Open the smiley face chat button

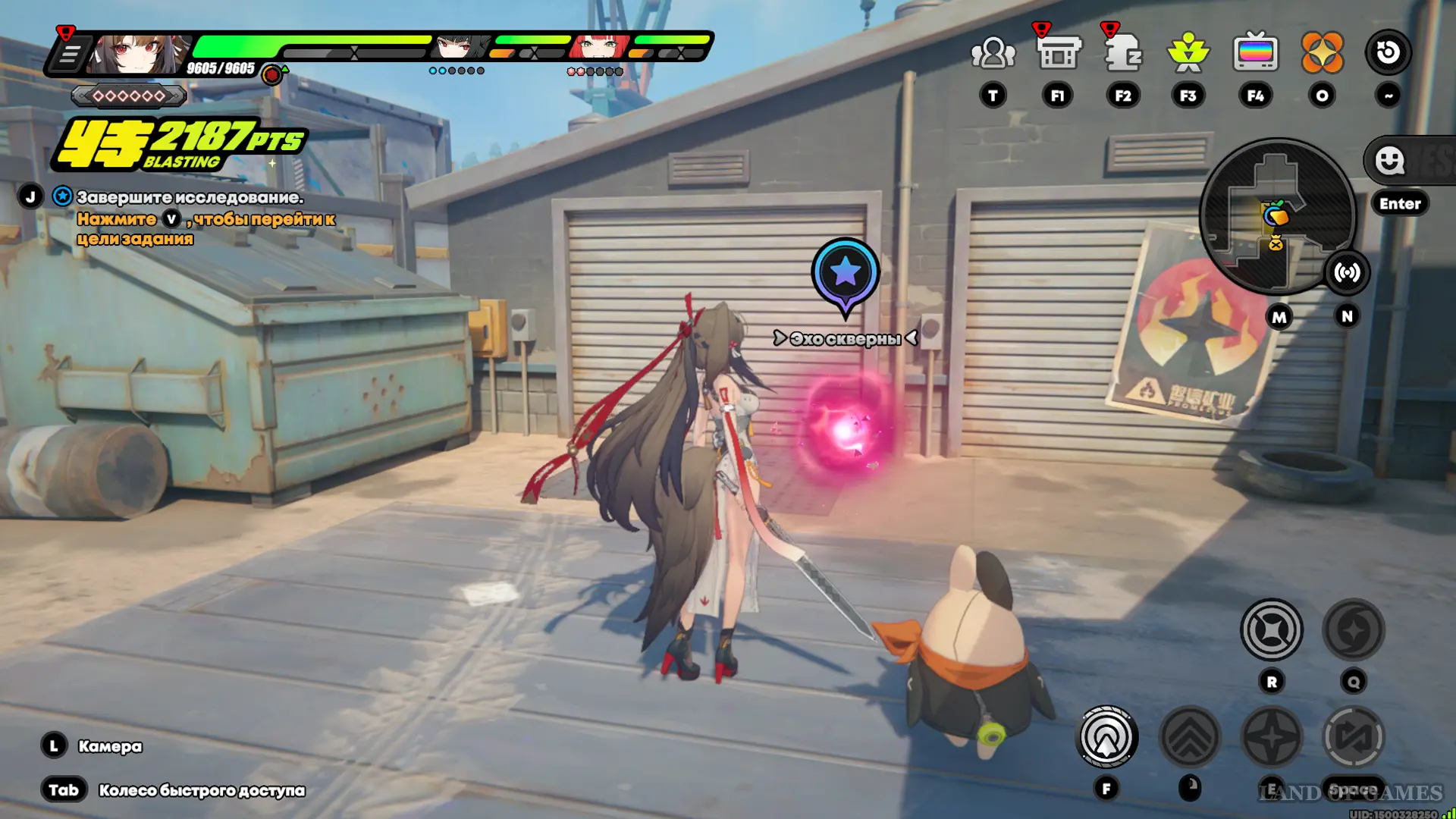pyautogui.click(x=1390, y=161)
